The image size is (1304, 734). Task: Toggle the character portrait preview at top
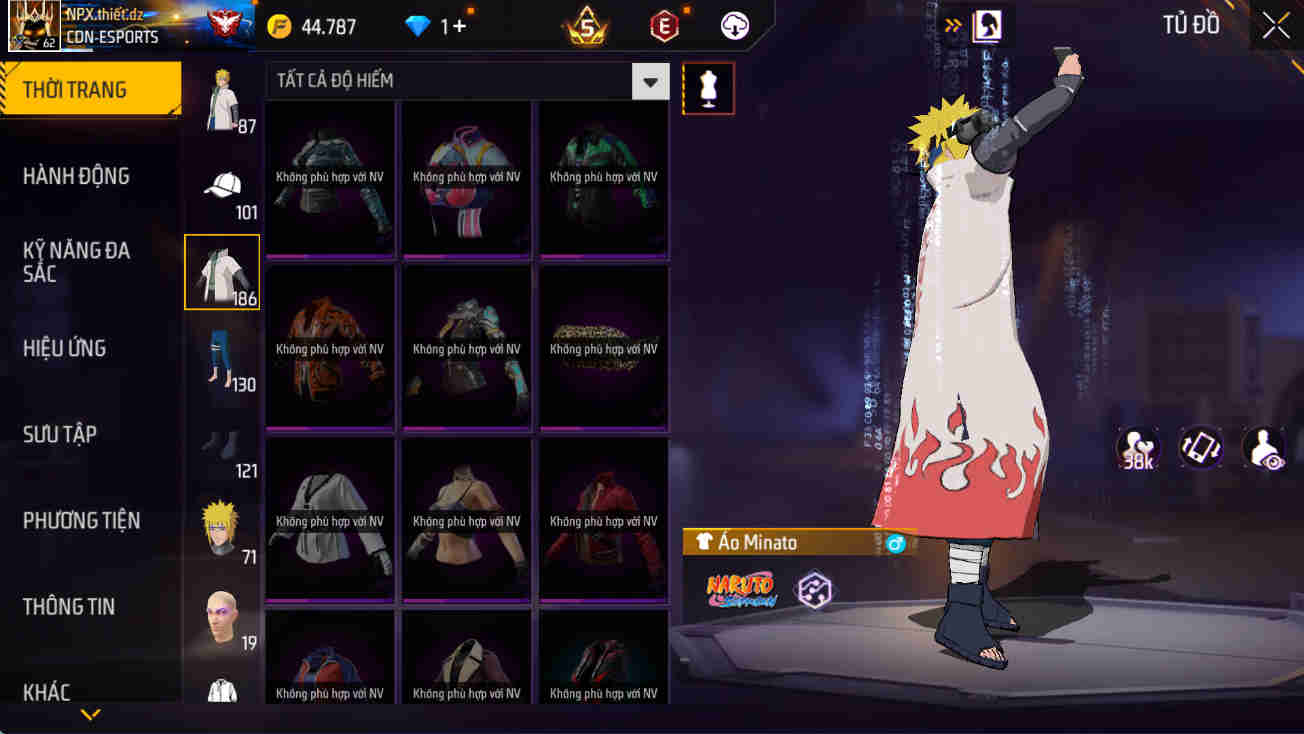coord(988,26)
